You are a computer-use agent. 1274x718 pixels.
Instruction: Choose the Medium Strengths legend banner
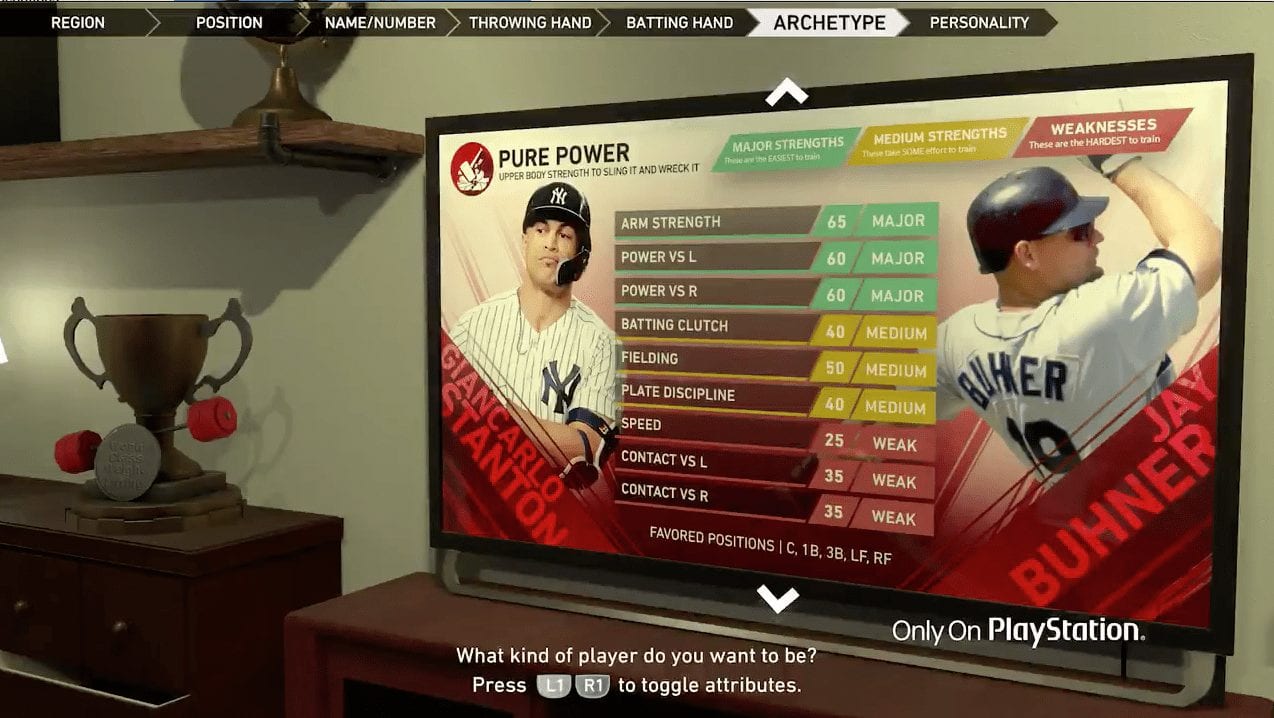point(938,141)
